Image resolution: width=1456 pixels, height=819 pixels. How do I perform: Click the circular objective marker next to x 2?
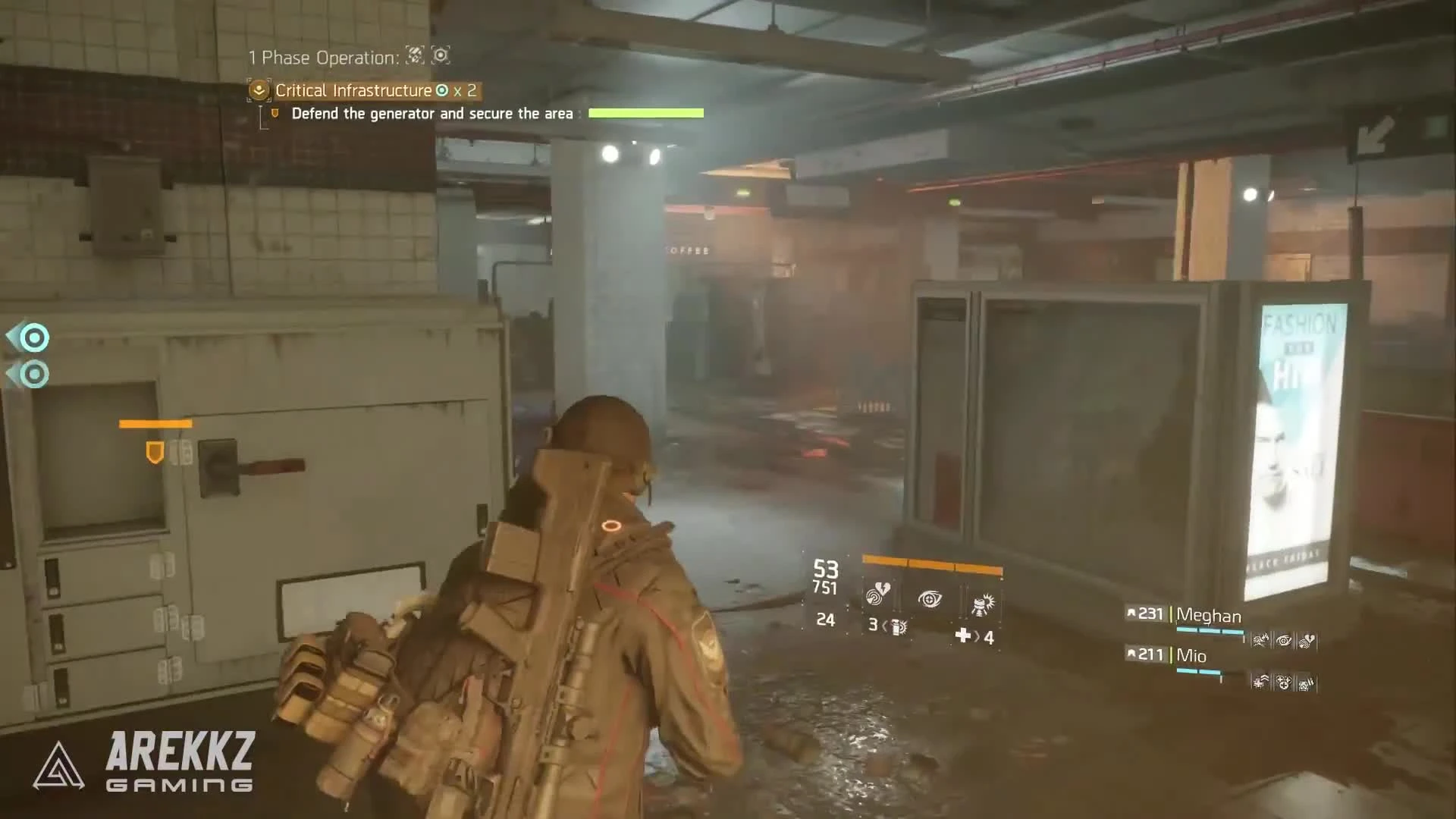[441, 91]
